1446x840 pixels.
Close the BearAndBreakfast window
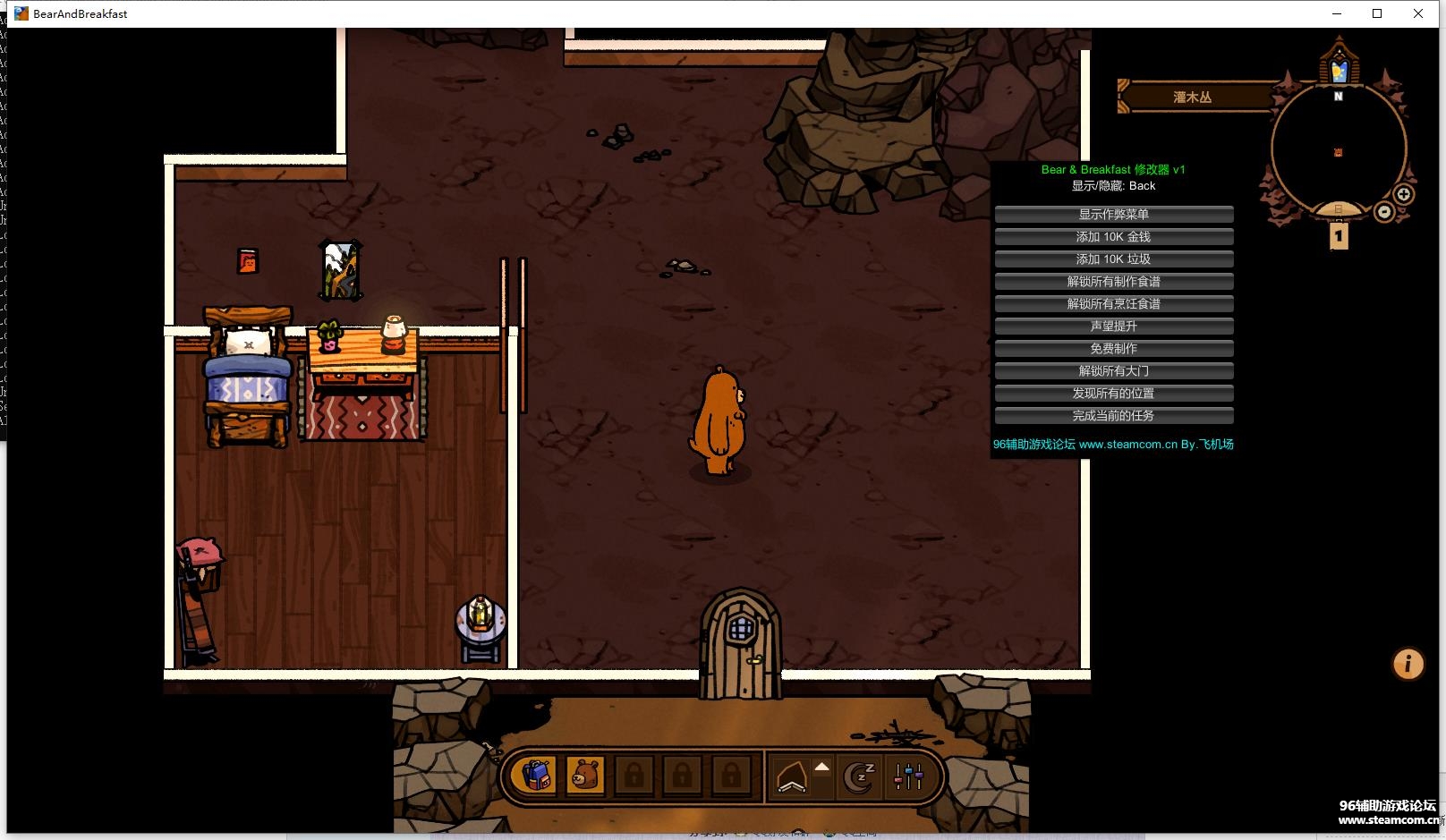coord(1418,13)
